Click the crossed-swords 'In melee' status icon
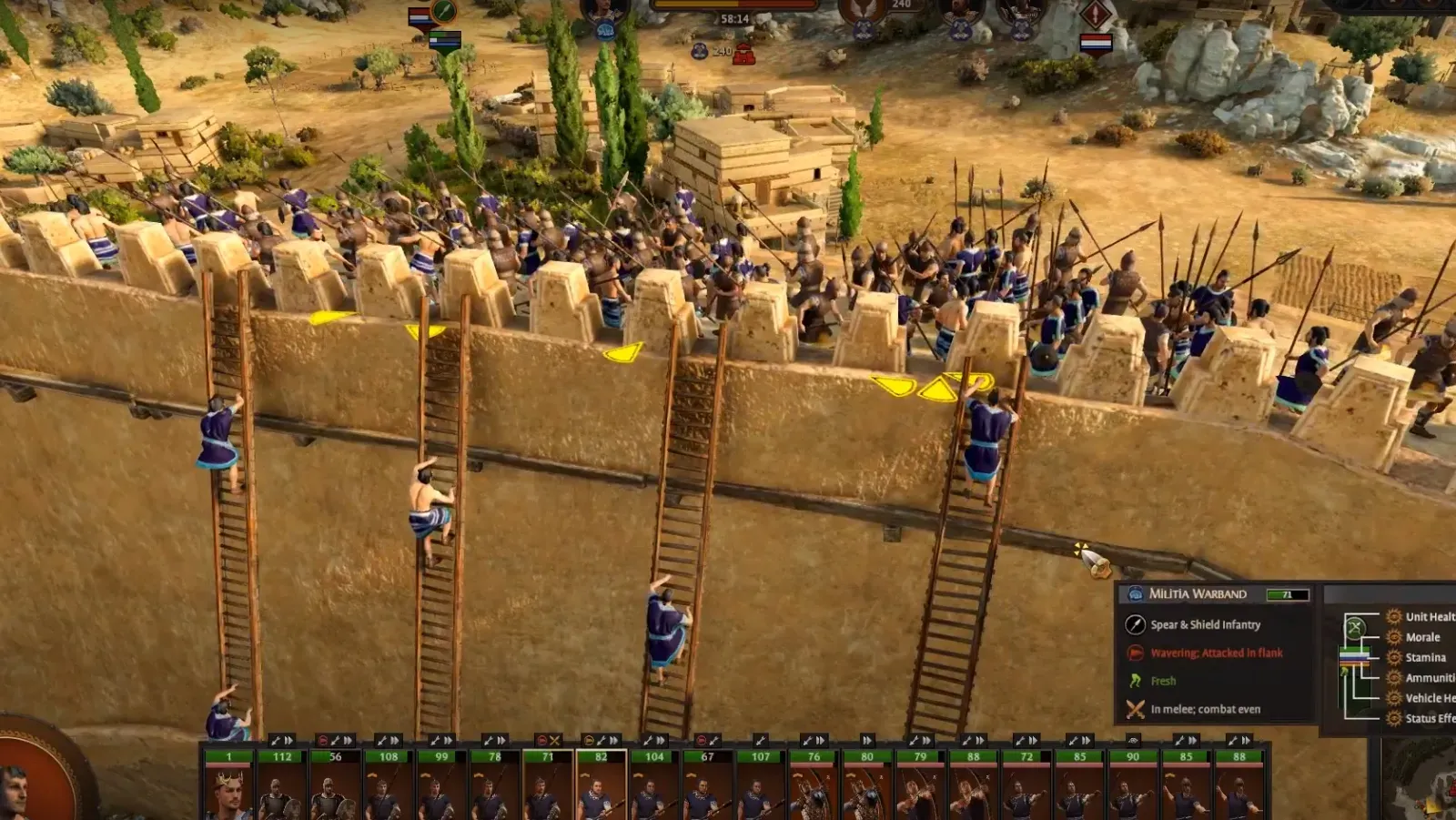Viewport: 1456px width, 820px height. 1135,709
